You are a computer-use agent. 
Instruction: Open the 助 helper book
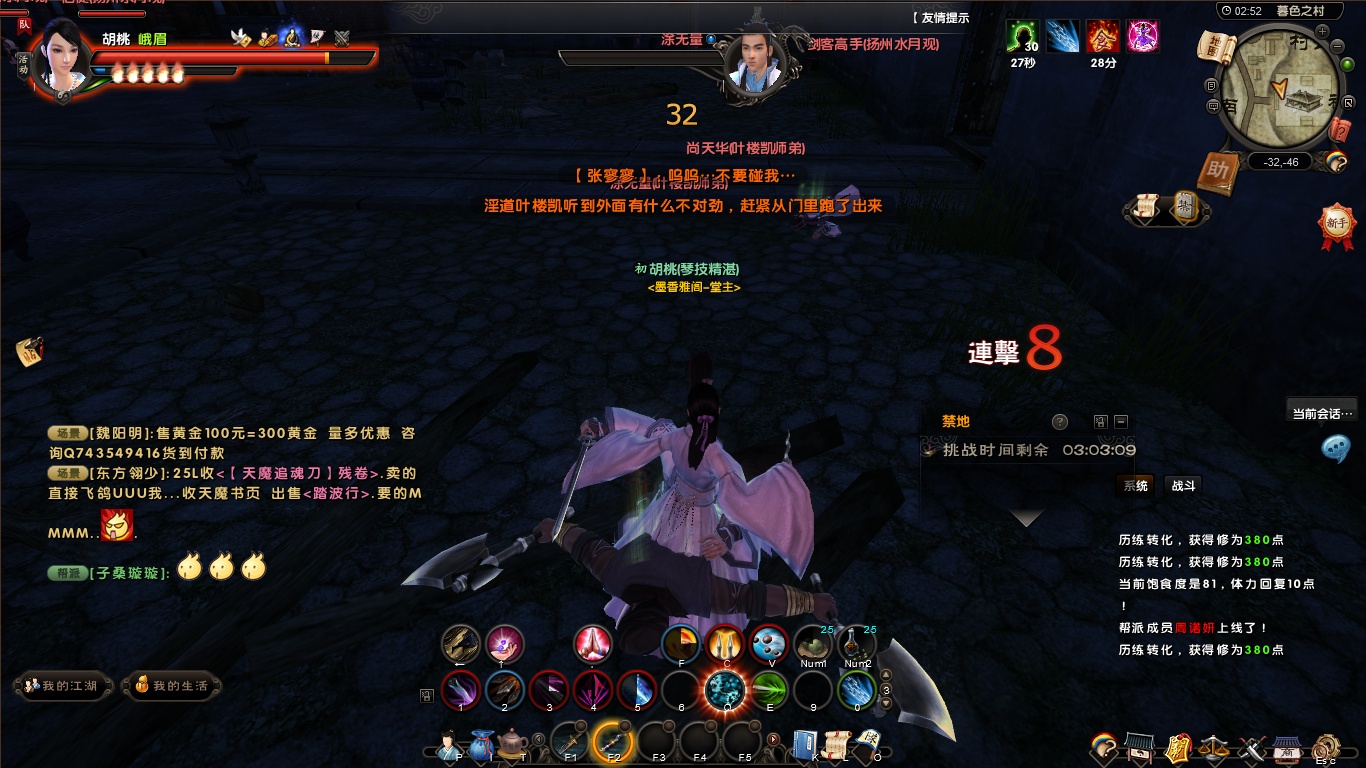pyautogui.click(x=1217, y=171)
